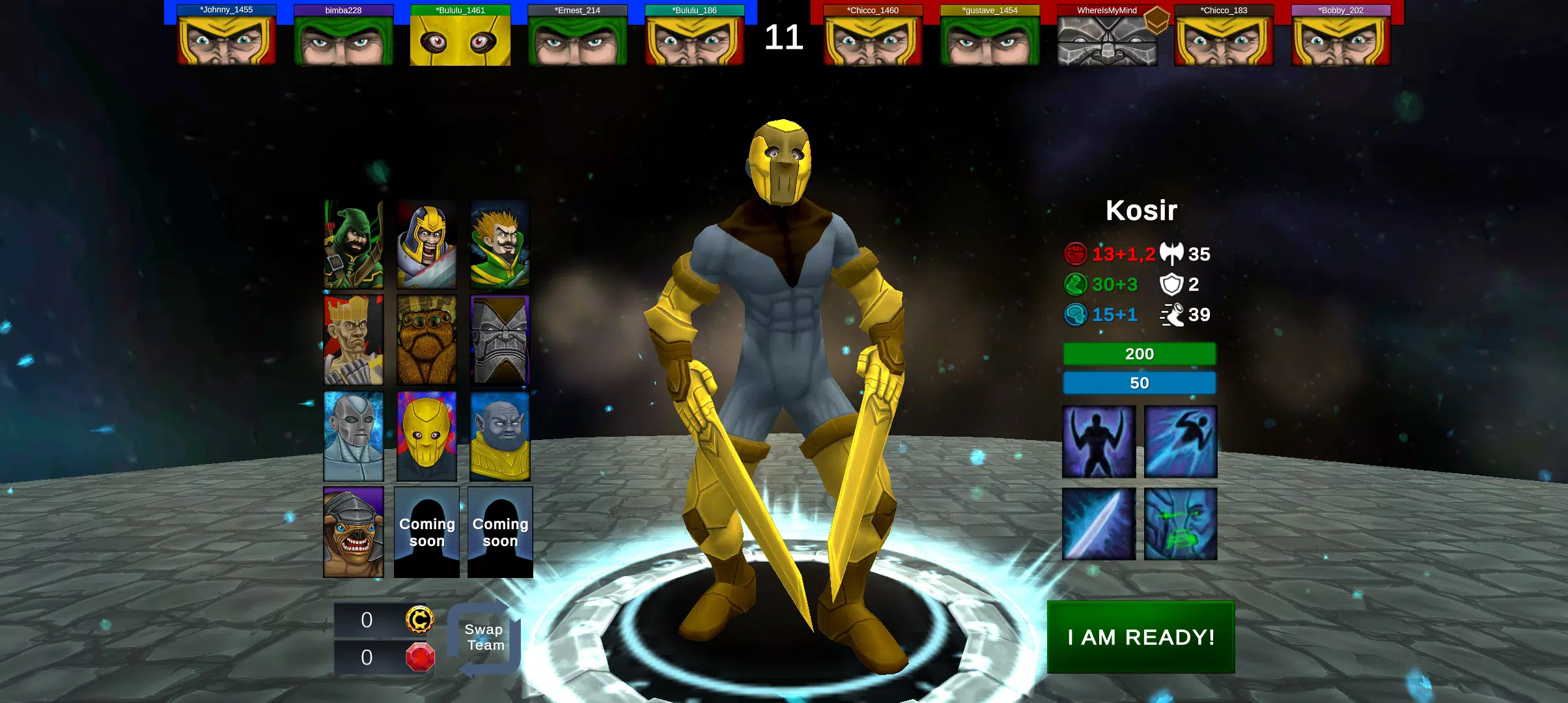Click the shield defense stat icon
Viewport: 1568px width, 703px height.
[1170, 284]
